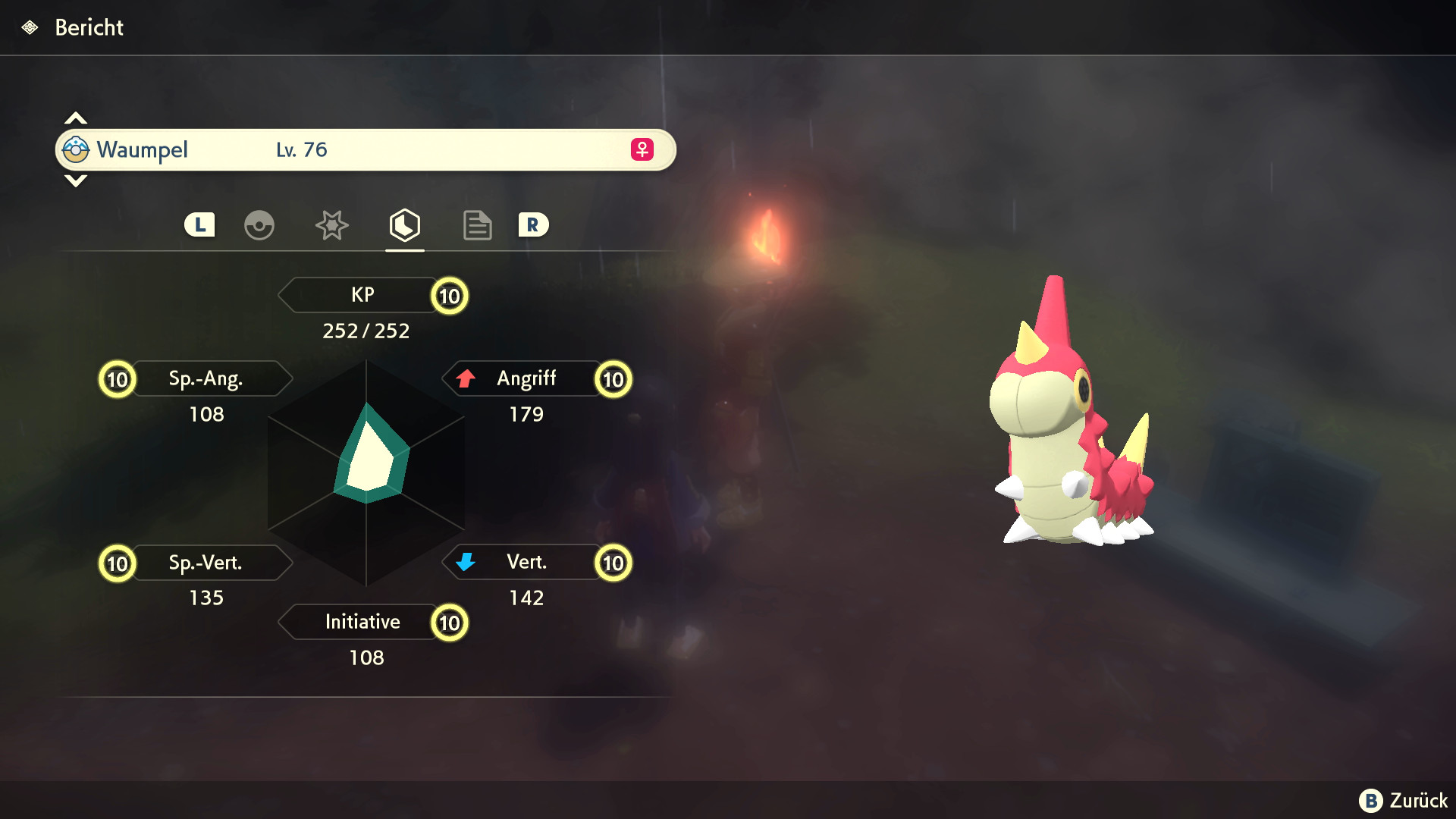Open the moves tab with star icon
The height and width of the screenshot is (819, 1456).
click(x=331, y=225)
